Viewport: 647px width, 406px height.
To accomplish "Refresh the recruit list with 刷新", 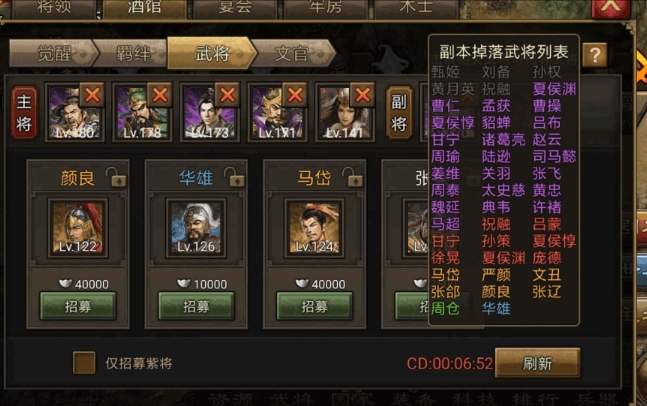I will point(537,363).
